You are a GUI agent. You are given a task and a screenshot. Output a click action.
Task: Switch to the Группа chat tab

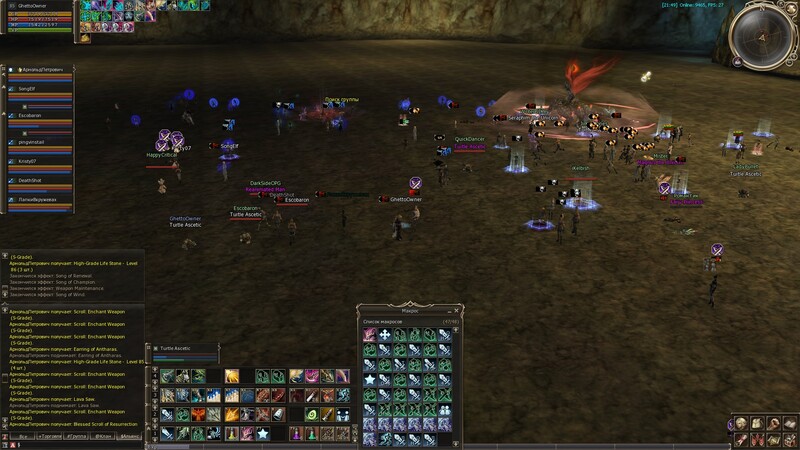pos(77,437)
